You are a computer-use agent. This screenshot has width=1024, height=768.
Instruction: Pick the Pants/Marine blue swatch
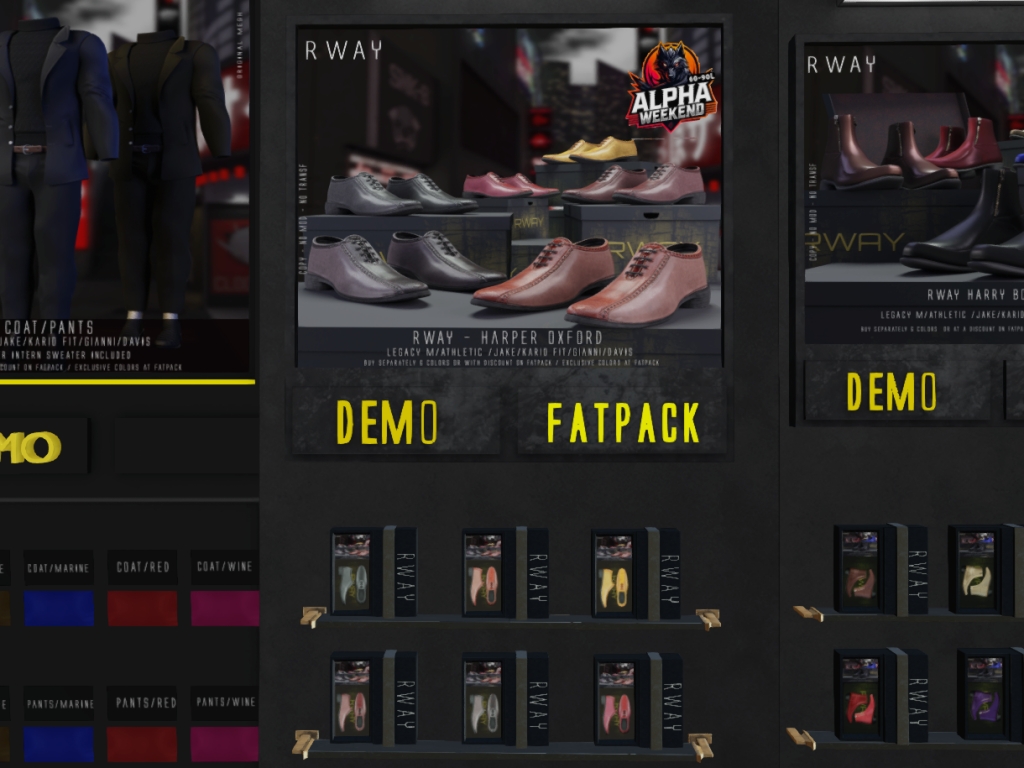59,743
